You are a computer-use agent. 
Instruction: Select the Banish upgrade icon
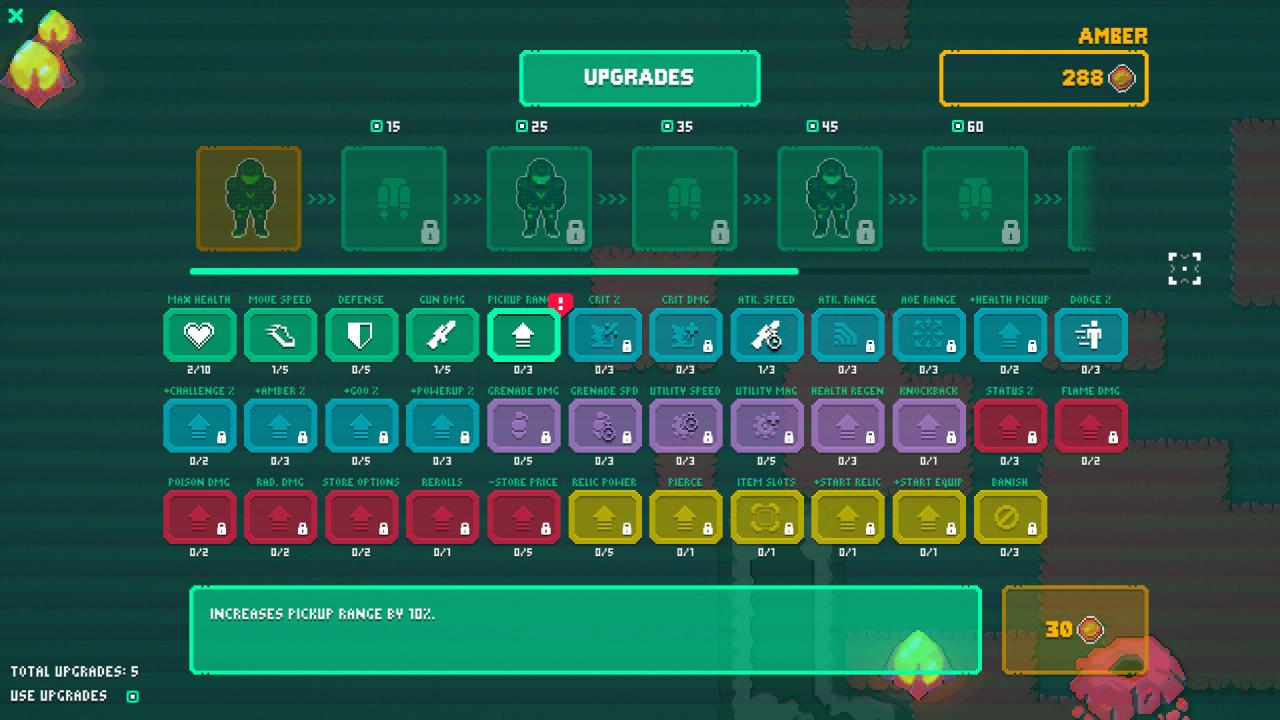click(x=1011, y=518)
